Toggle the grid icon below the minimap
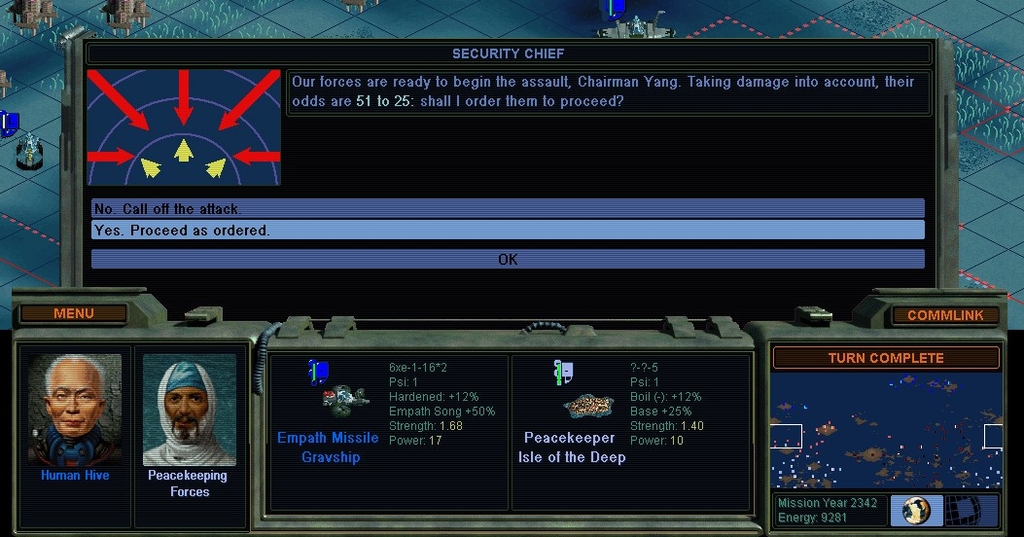Image resolution: width=1024 pixels, height=537 pixels. click(x=972, y=510)
